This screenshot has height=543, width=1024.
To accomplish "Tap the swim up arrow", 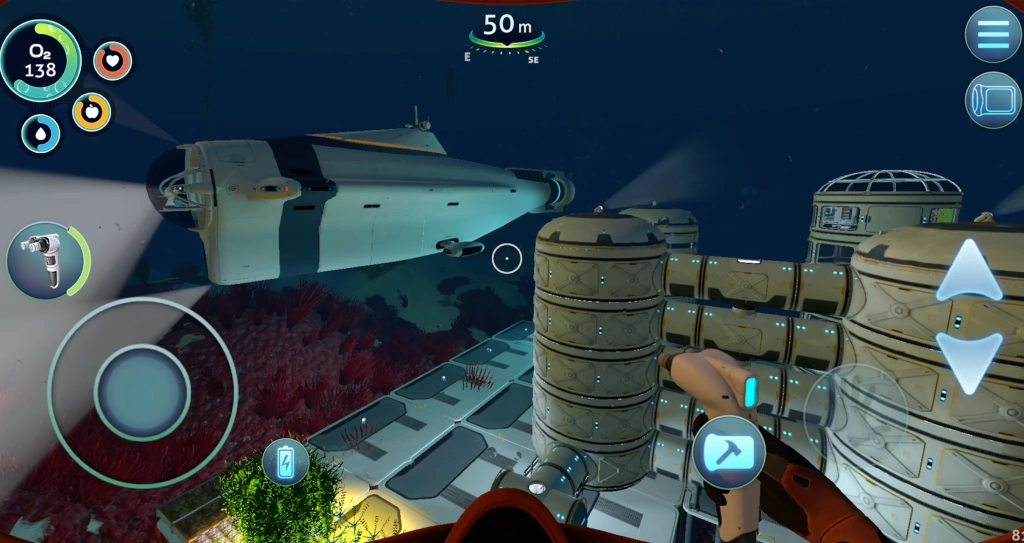I will pyautogui.click(x=969, y=271).
